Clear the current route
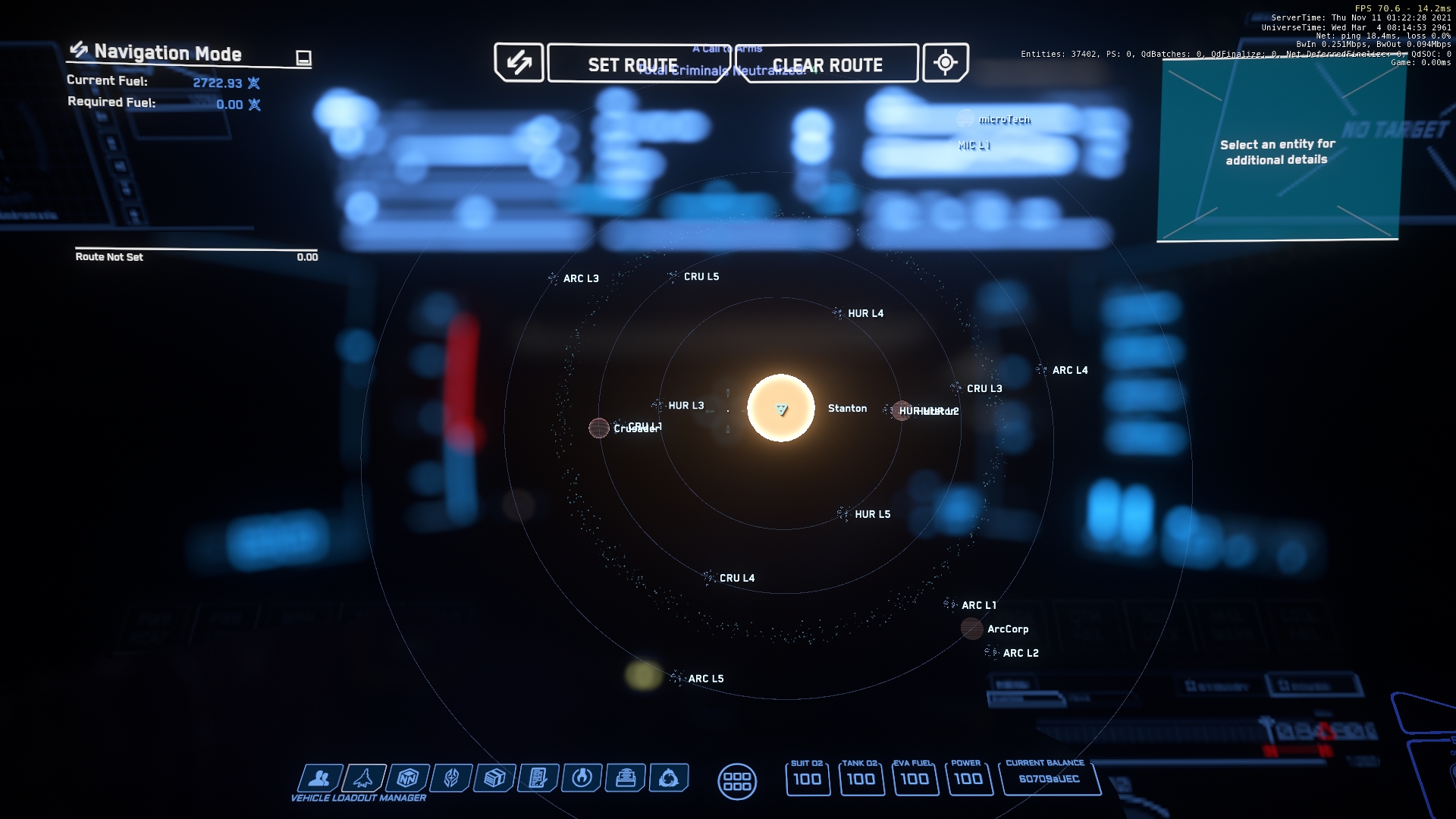Image resolution: width=1456 pixels, height=819 pixels. tap(827, 64)
